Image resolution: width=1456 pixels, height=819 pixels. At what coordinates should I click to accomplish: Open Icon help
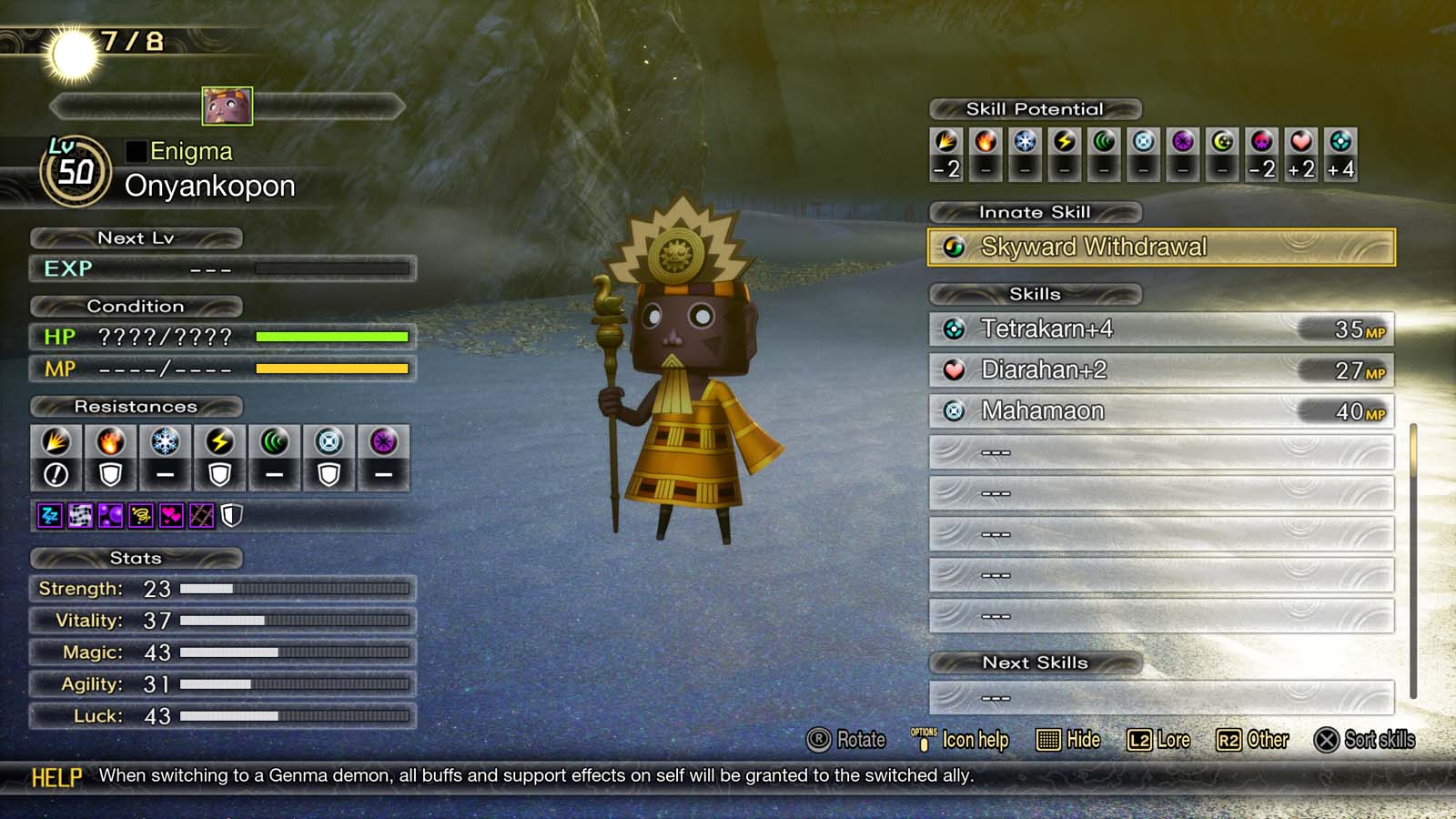point(960,740)
